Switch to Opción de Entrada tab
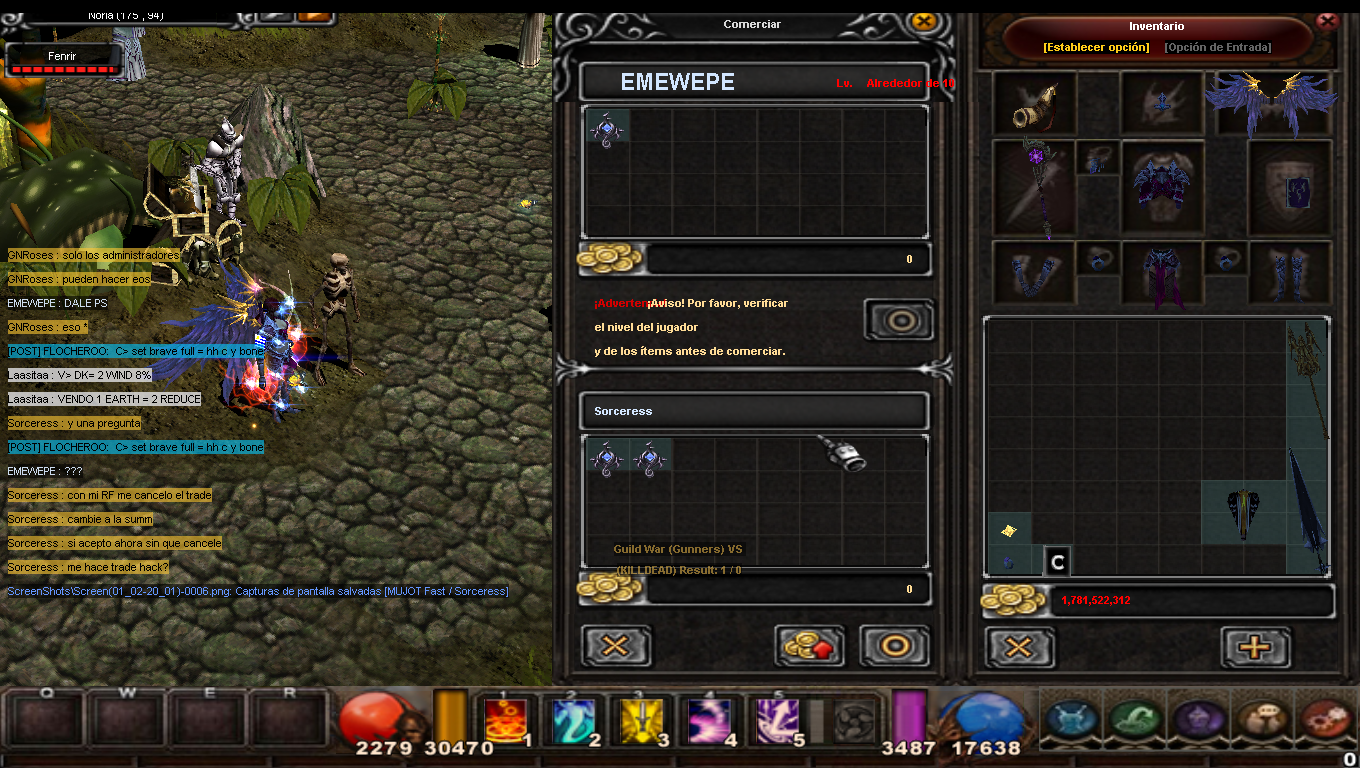This screenshot has height=768, width=1360. tap(1217, 47)
